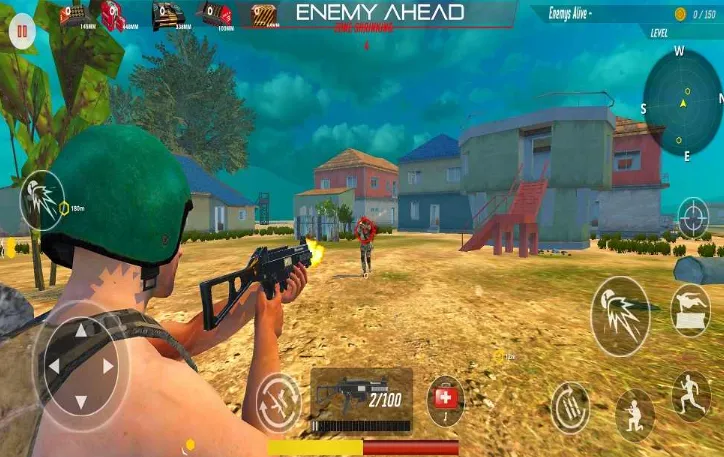Pause the game with the pause button
Screen dimensions: 724x457
[21, 32]
